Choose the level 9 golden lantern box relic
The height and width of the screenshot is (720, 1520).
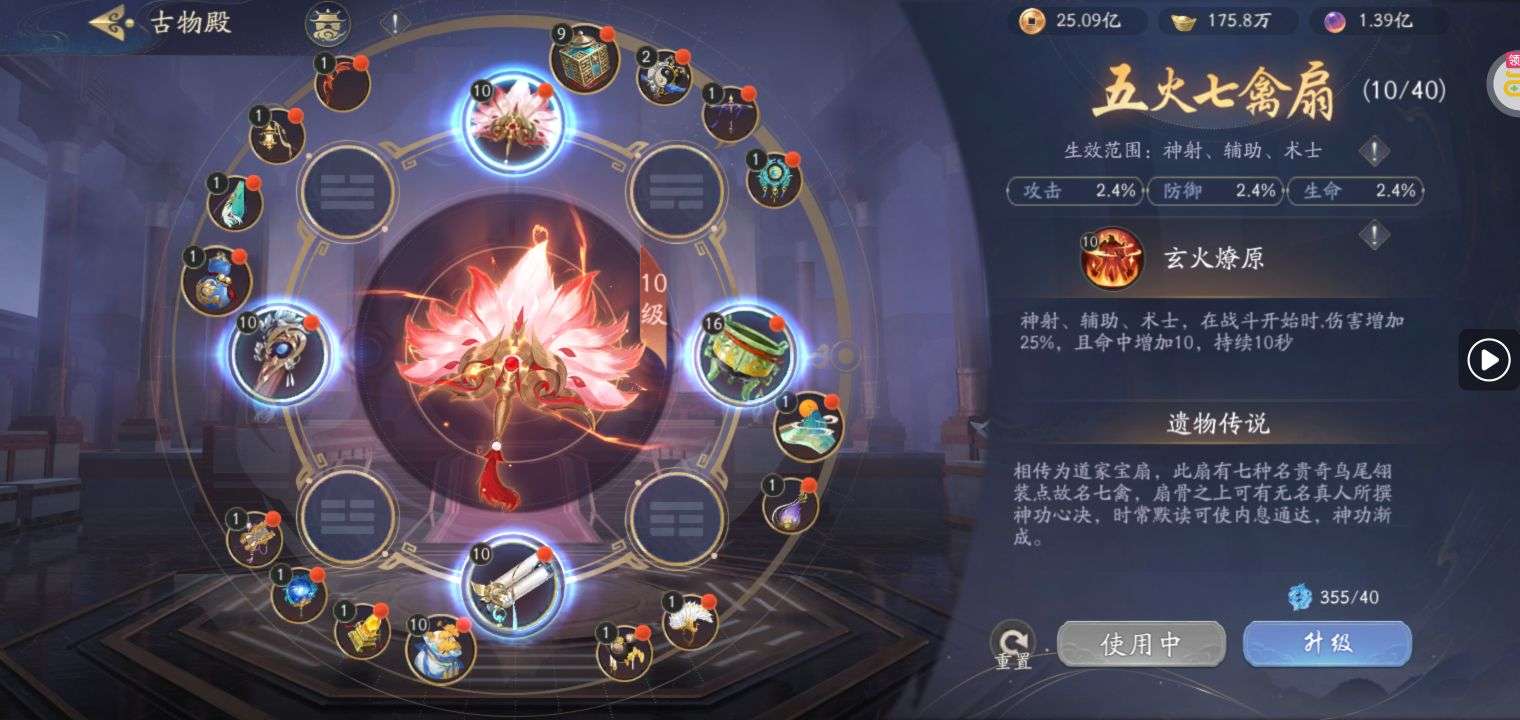coord(584,60)
